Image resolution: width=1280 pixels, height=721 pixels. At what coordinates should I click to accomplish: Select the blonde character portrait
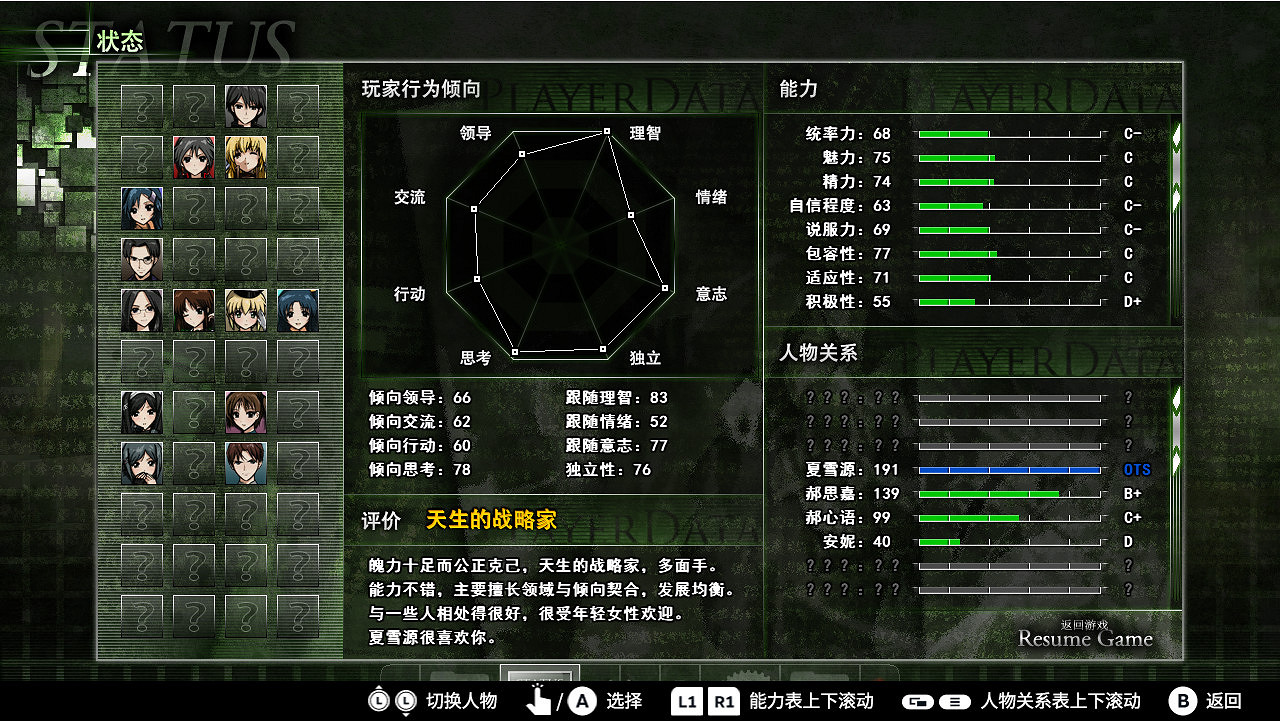(x=245, y=157)
